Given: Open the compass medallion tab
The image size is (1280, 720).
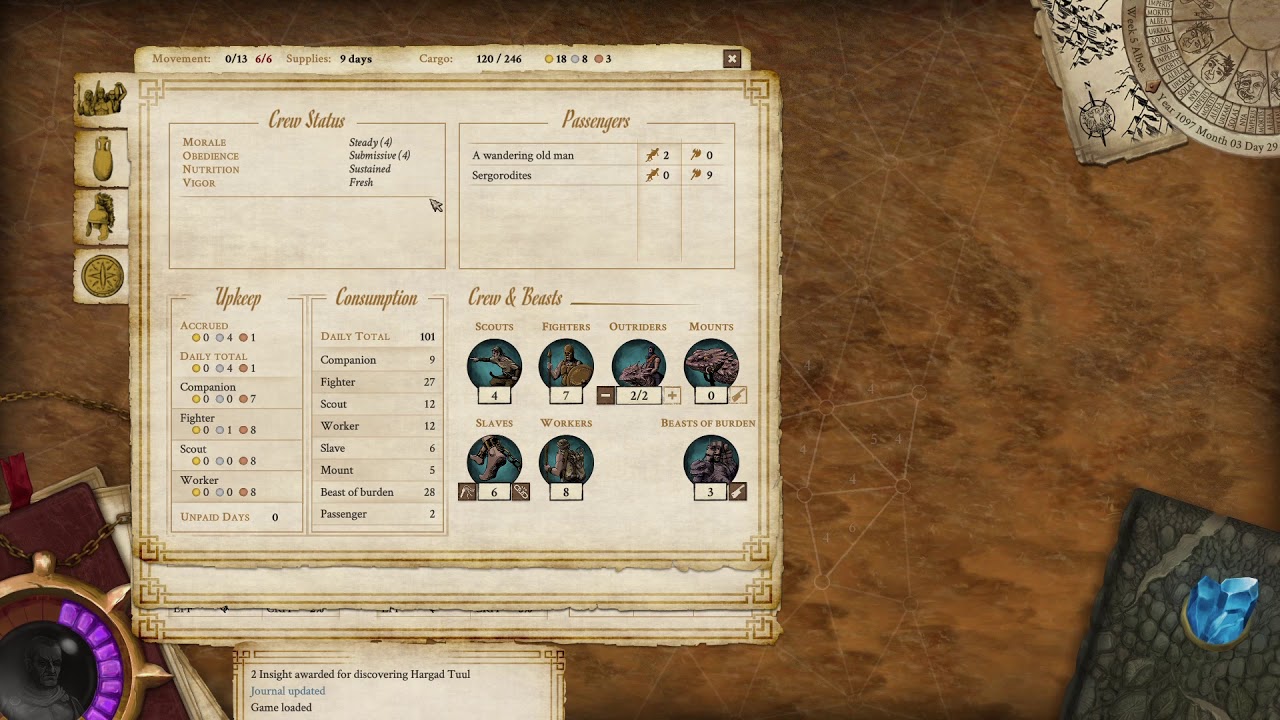Looking at the screenshot, I should click(102, 276).
